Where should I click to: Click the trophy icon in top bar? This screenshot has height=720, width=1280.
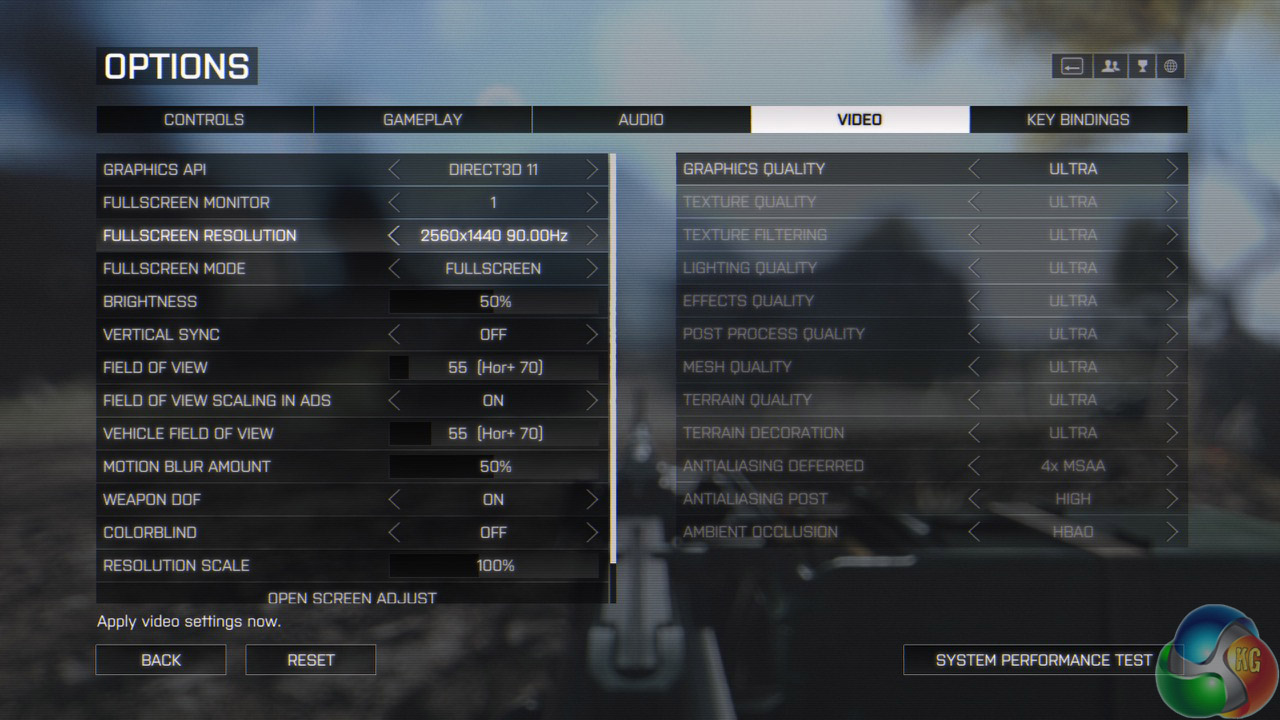tap(1141, 67)
